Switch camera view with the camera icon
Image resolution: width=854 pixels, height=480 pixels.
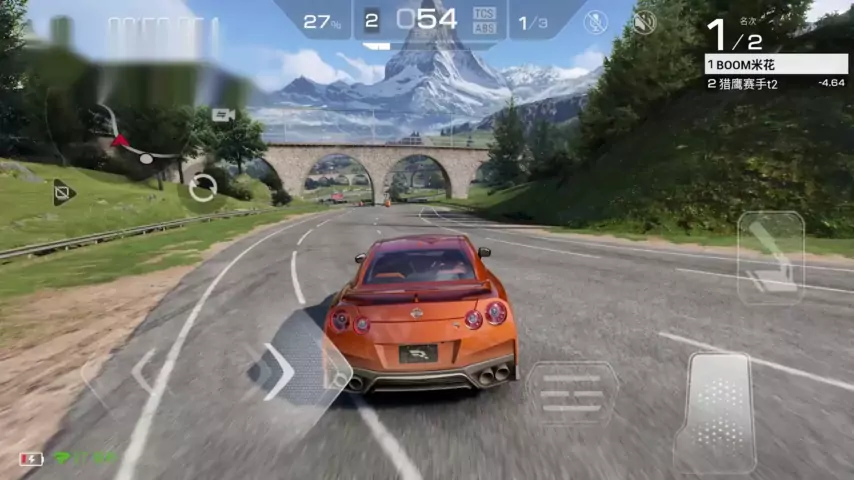(x=223, y=115)
